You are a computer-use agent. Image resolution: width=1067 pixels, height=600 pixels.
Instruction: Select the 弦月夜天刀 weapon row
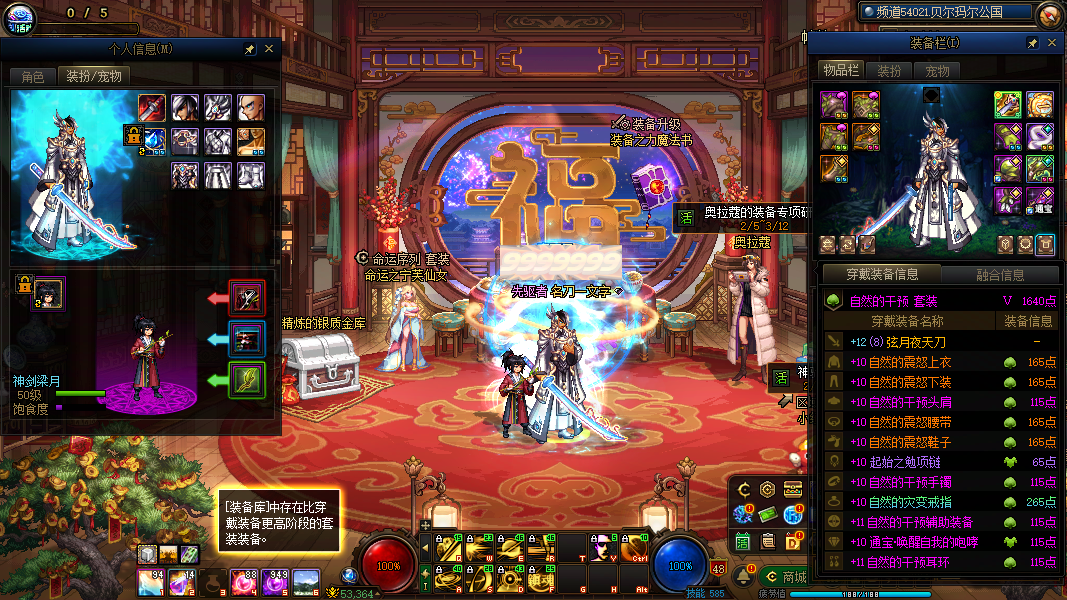click(908, 342)
